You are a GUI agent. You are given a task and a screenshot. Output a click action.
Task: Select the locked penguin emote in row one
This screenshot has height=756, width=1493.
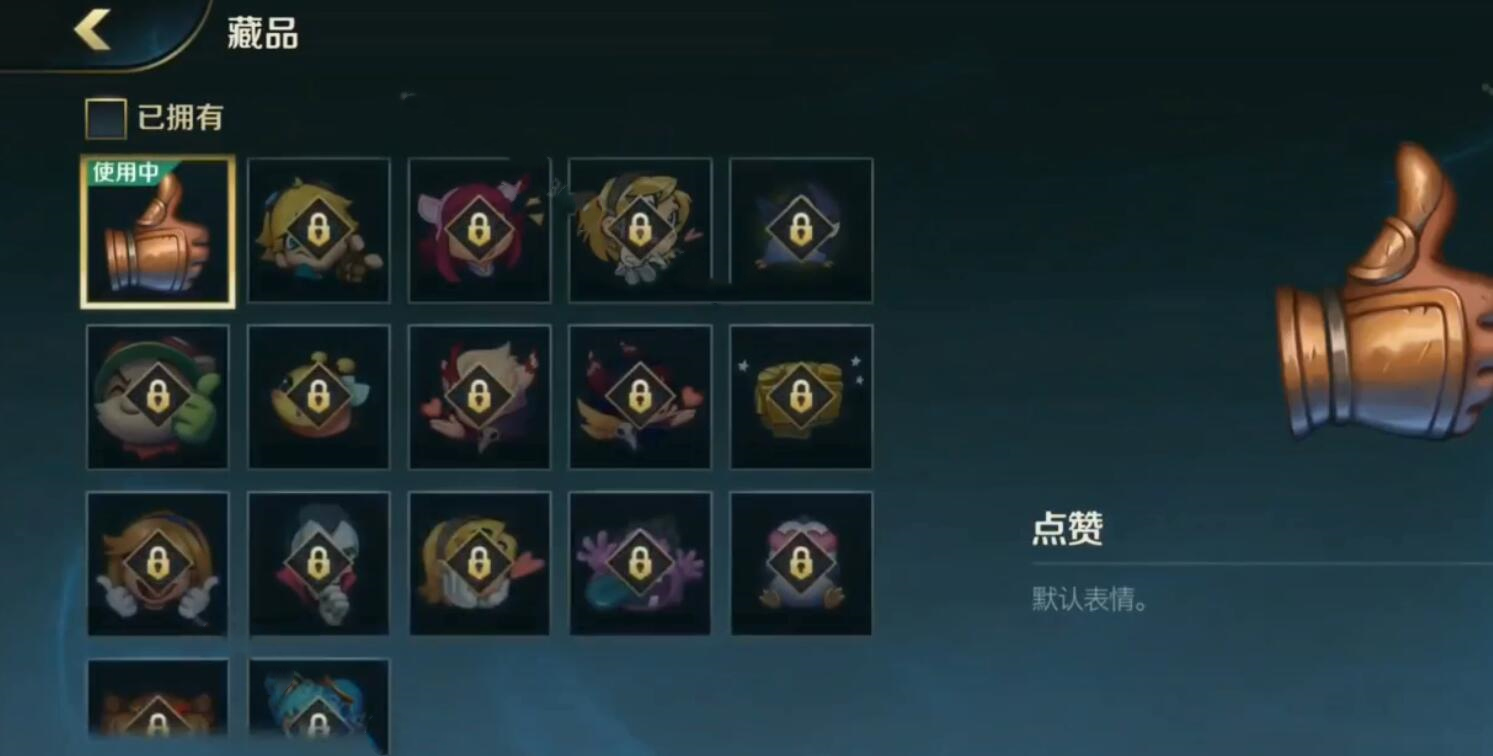click(800, 230)
